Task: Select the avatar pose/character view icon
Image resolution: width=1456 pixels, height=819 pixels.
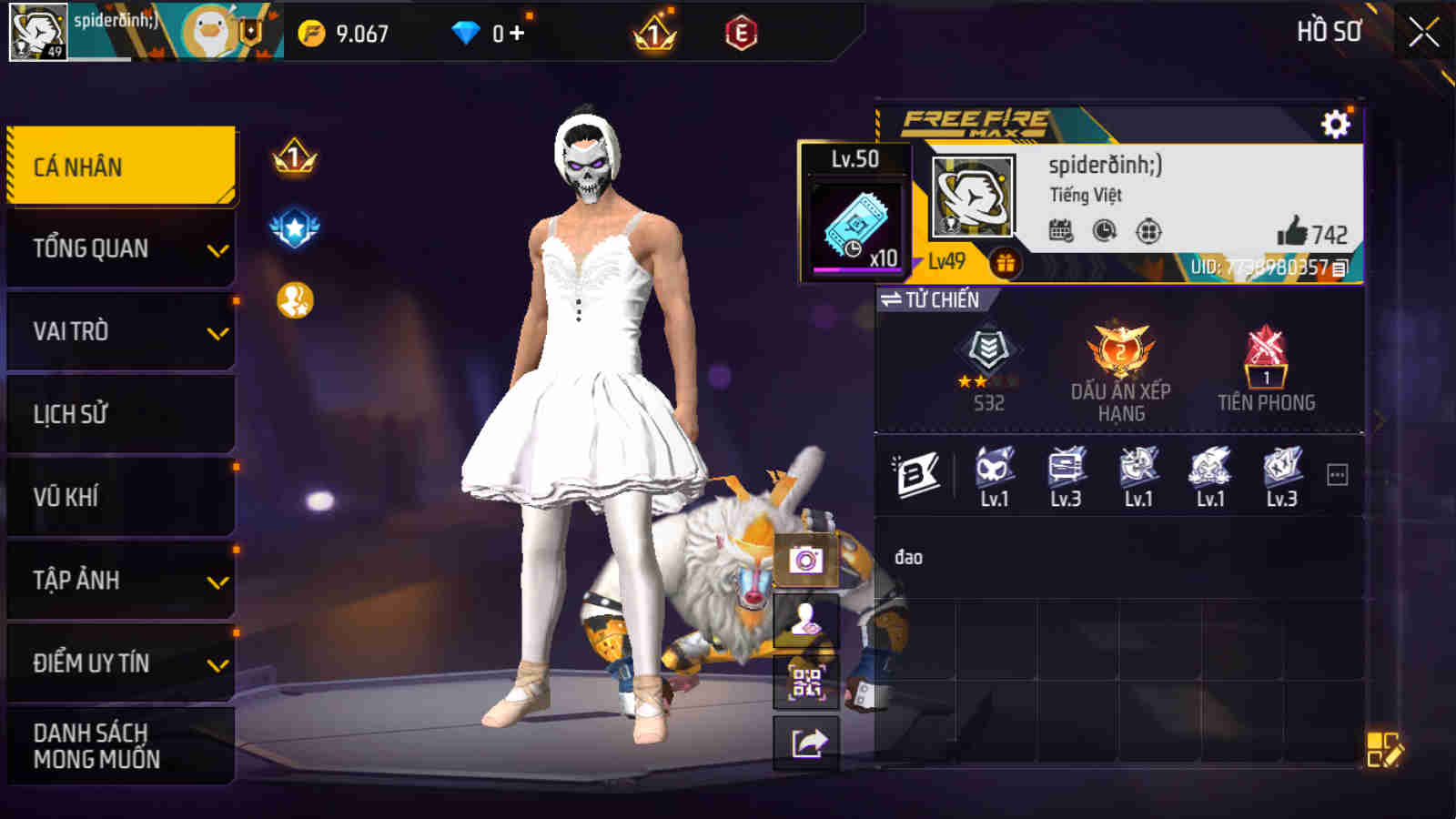Action: pyautogui.click(x=804, y=624)
